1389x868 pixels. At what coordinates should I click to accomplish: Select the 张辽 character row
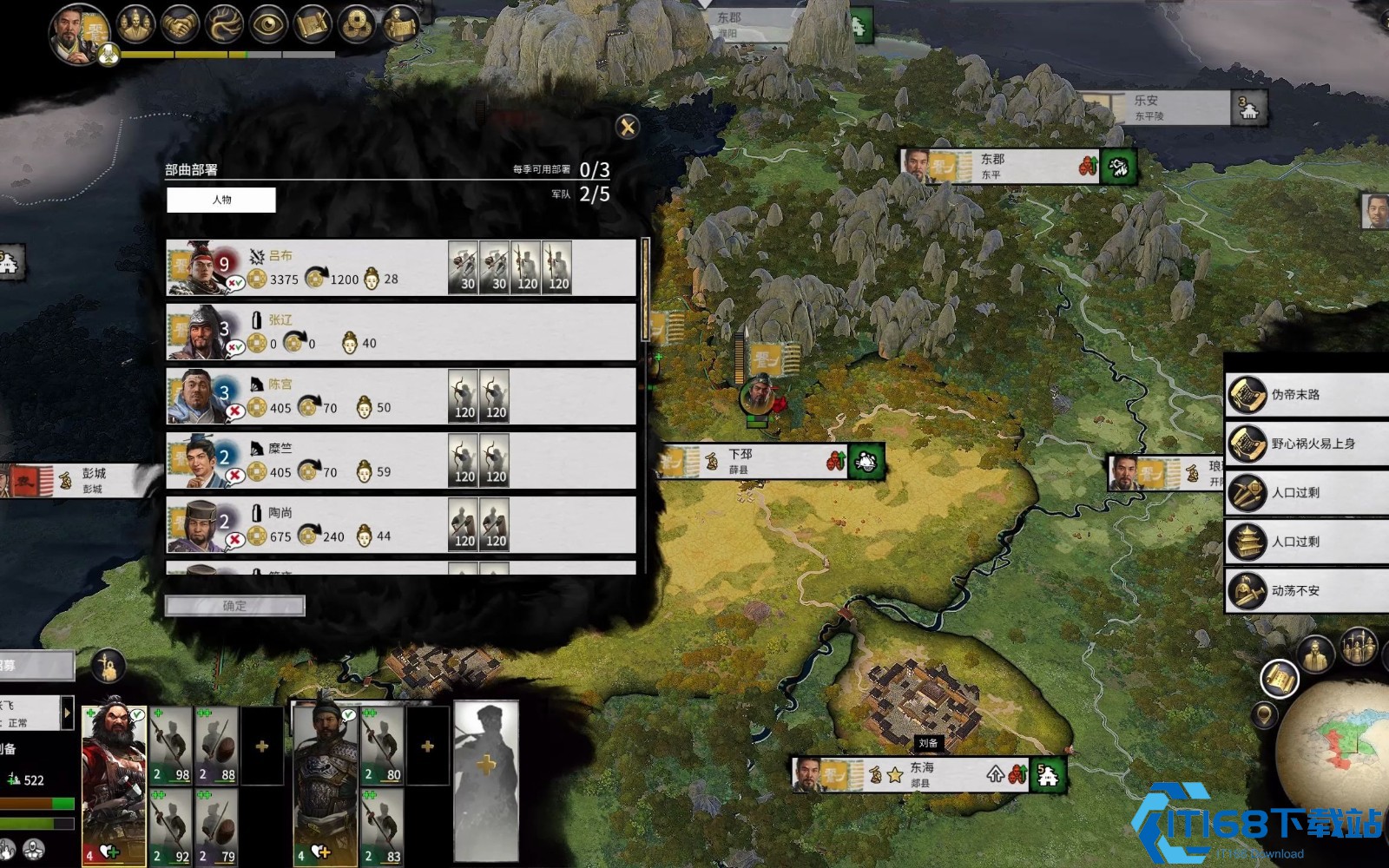(400, 332)
